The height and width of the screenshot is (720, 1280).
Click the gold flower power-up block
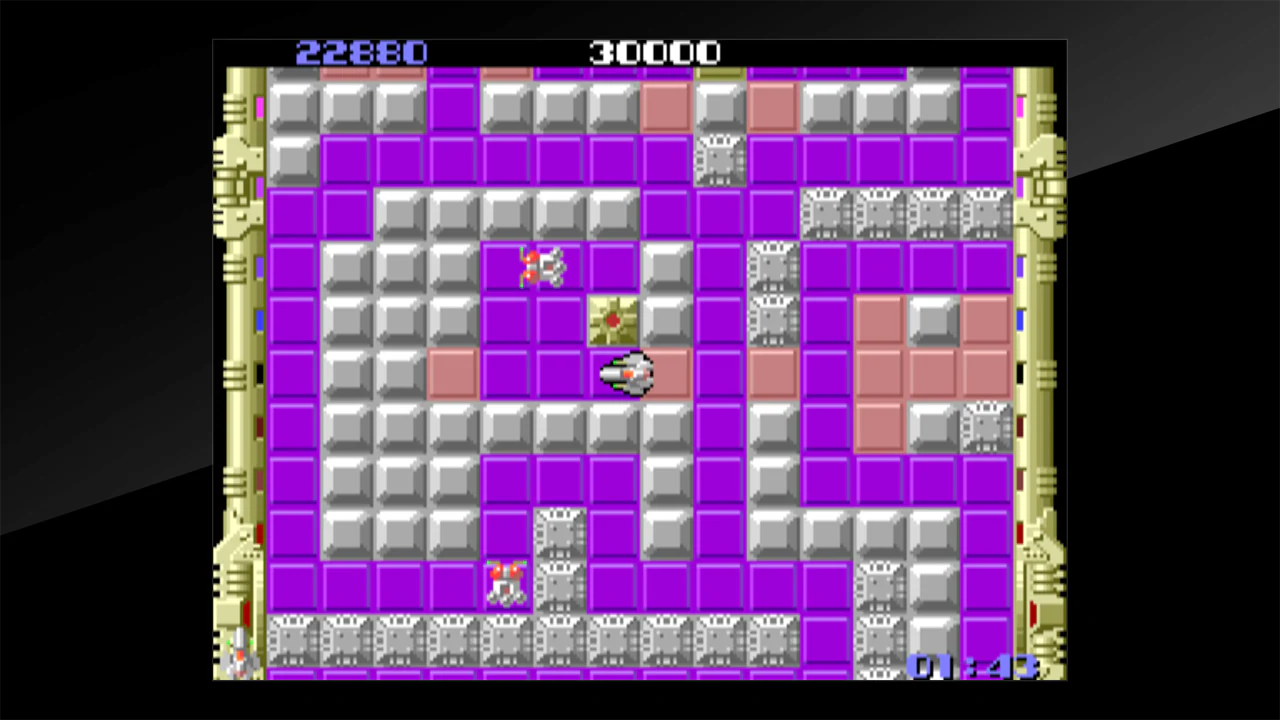tap(613, 318)
